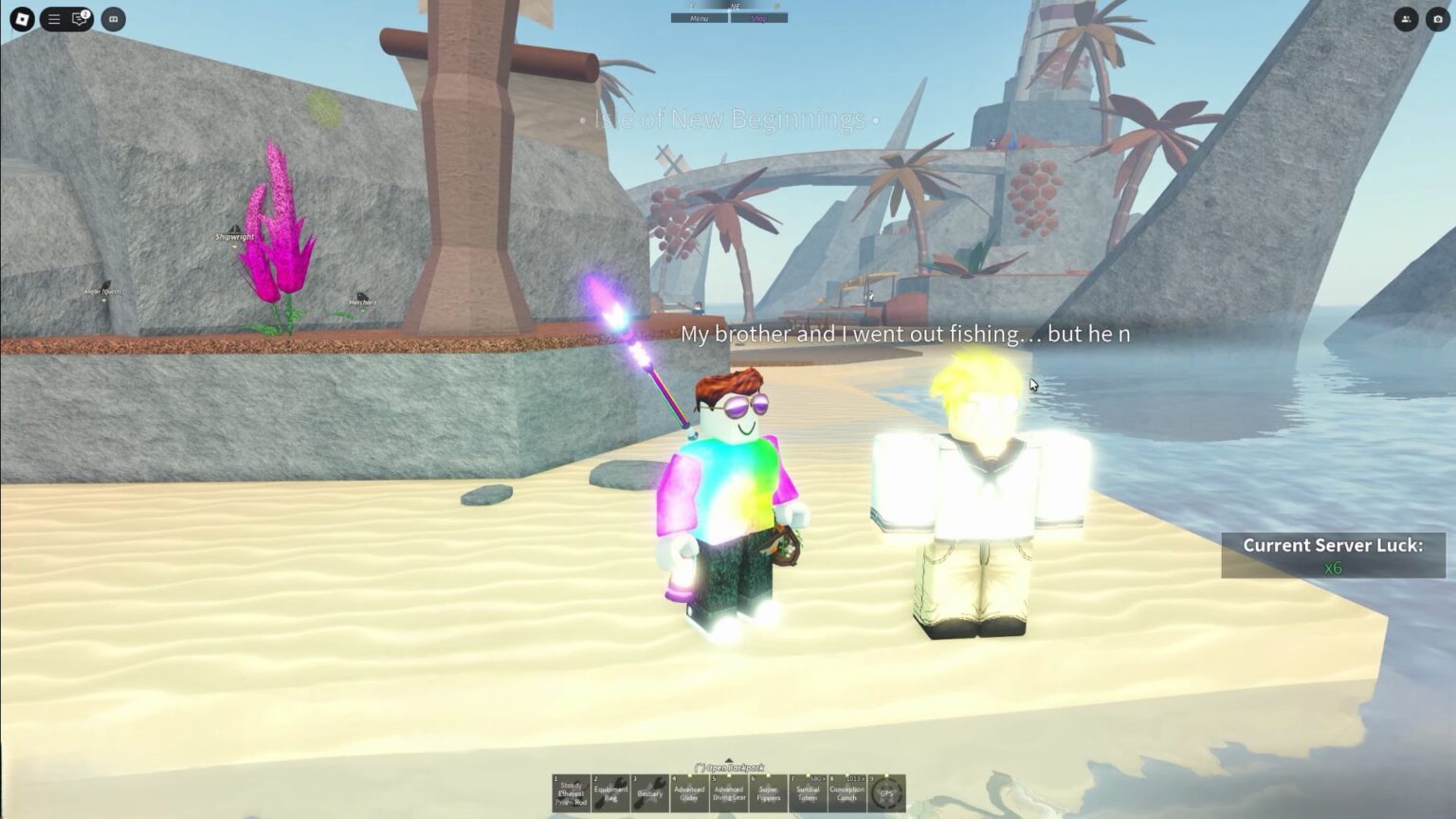The height and width of the screenshot is (819, 1456).
Task: Toggle the emotes book icon at top left
Action: coord(114,21)
